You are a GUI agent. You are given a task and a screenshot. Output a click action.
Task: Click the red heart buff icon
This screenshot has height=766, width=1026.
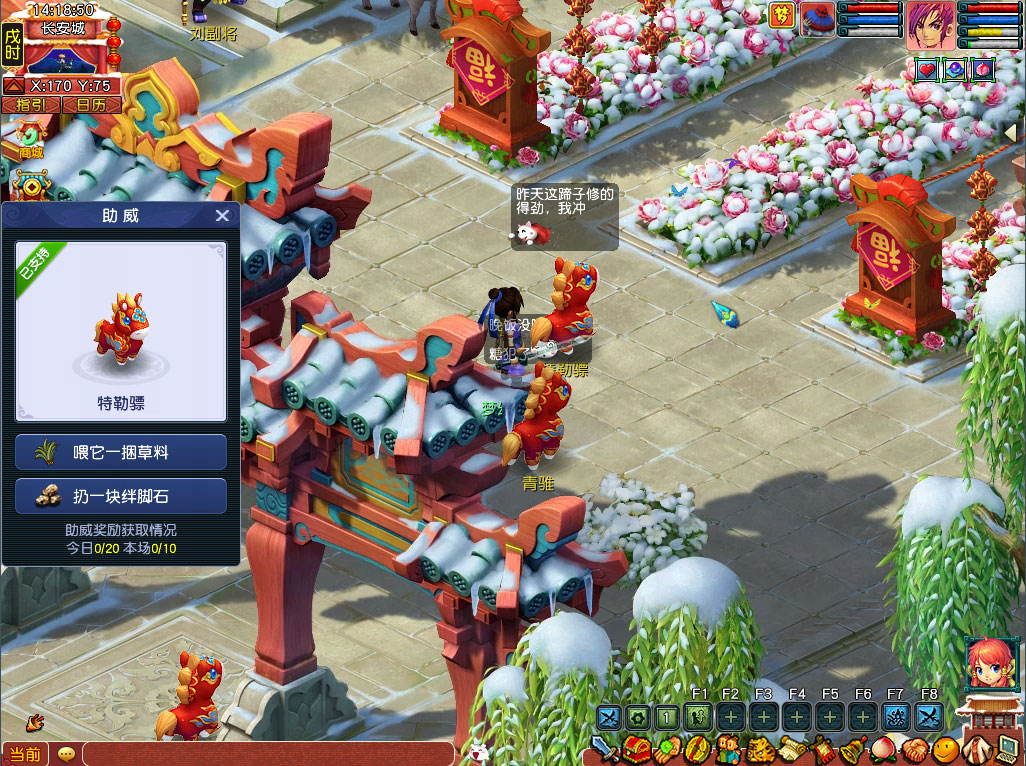point(927,69)
